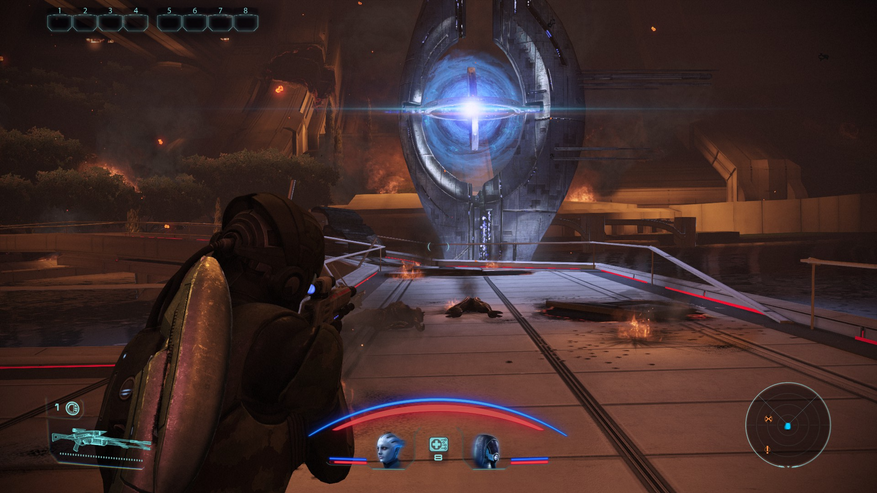
Task: Open the circular radar minimap
Action: (x=788, y=425)
